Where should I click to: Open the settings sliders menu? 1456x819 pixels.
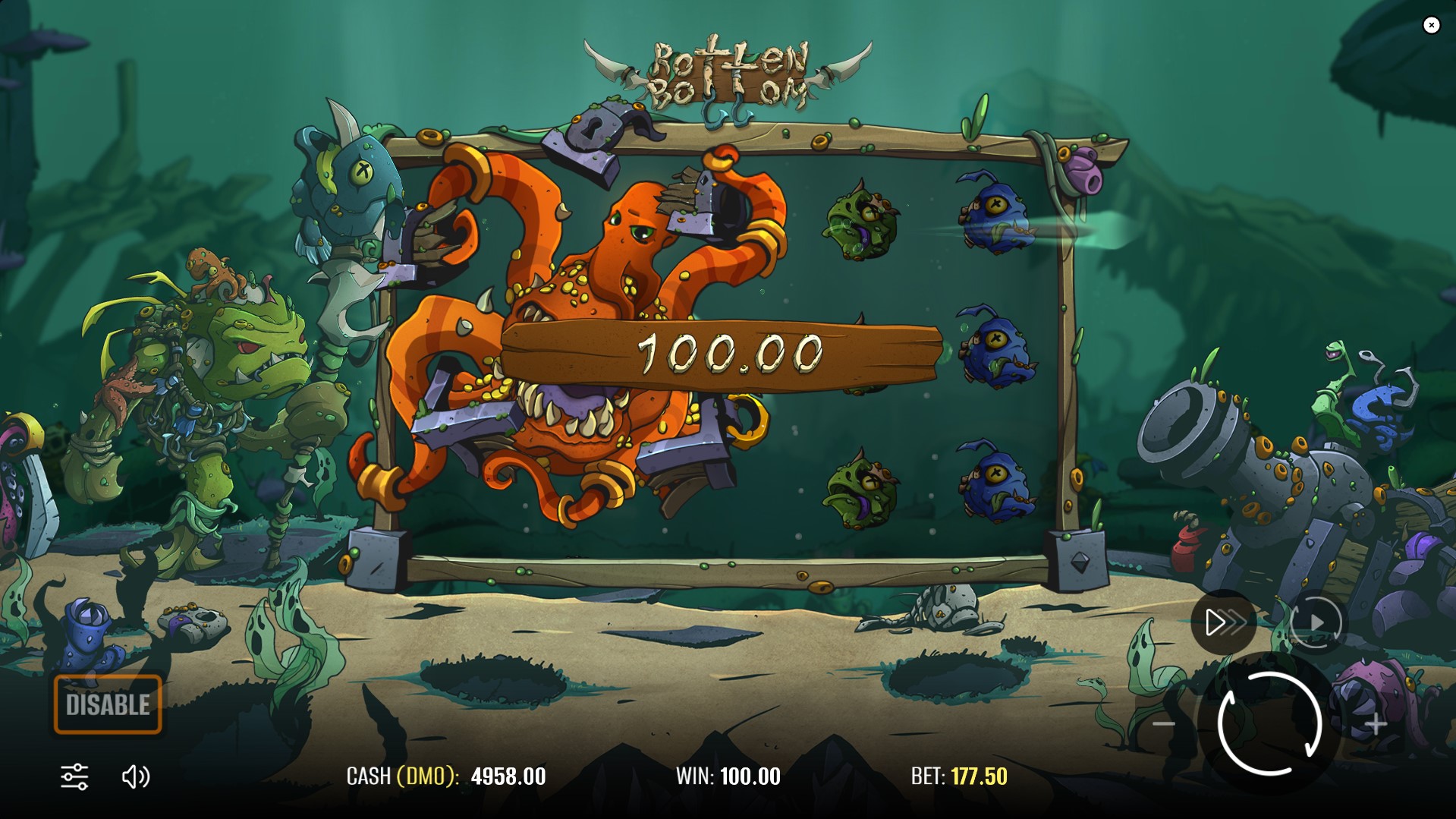(x=74, y=776)
